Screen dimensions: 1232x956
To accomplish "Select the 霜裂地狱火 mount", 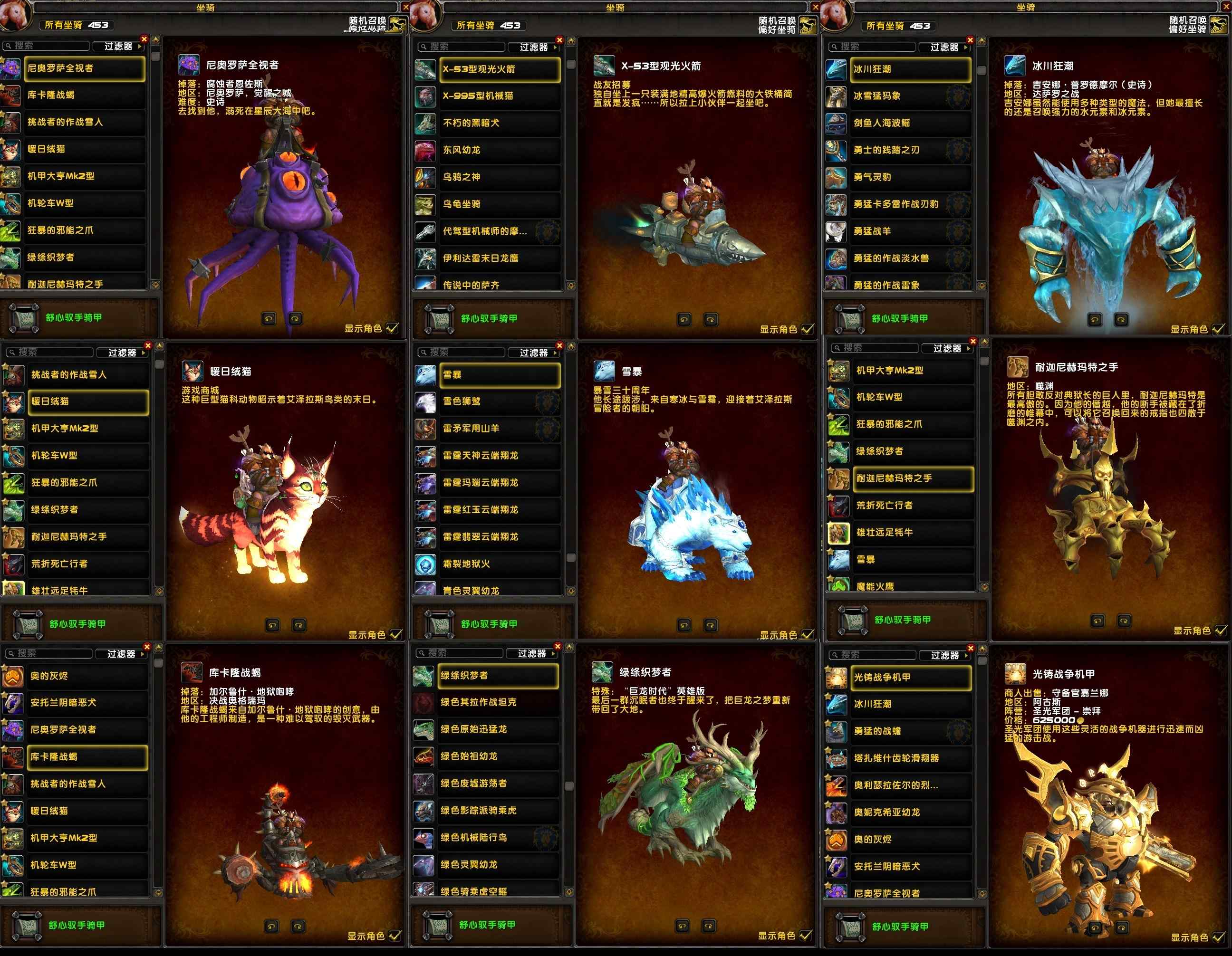I will 499,564.
